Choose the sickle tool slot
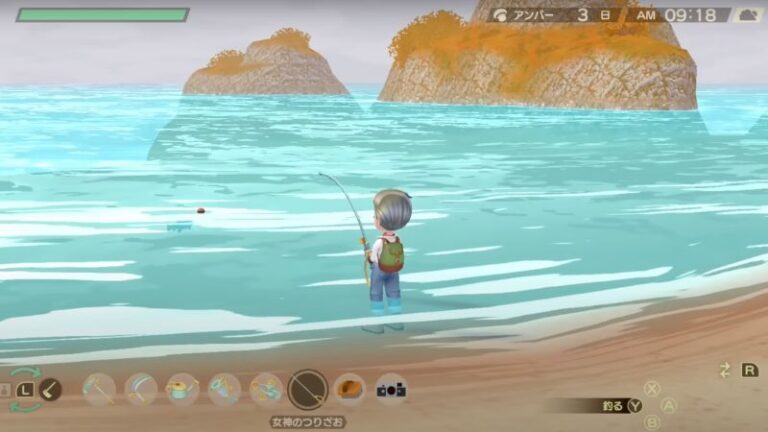Viewport: 768px width, 432px height. pyautogui.click(x=141, y=388)
